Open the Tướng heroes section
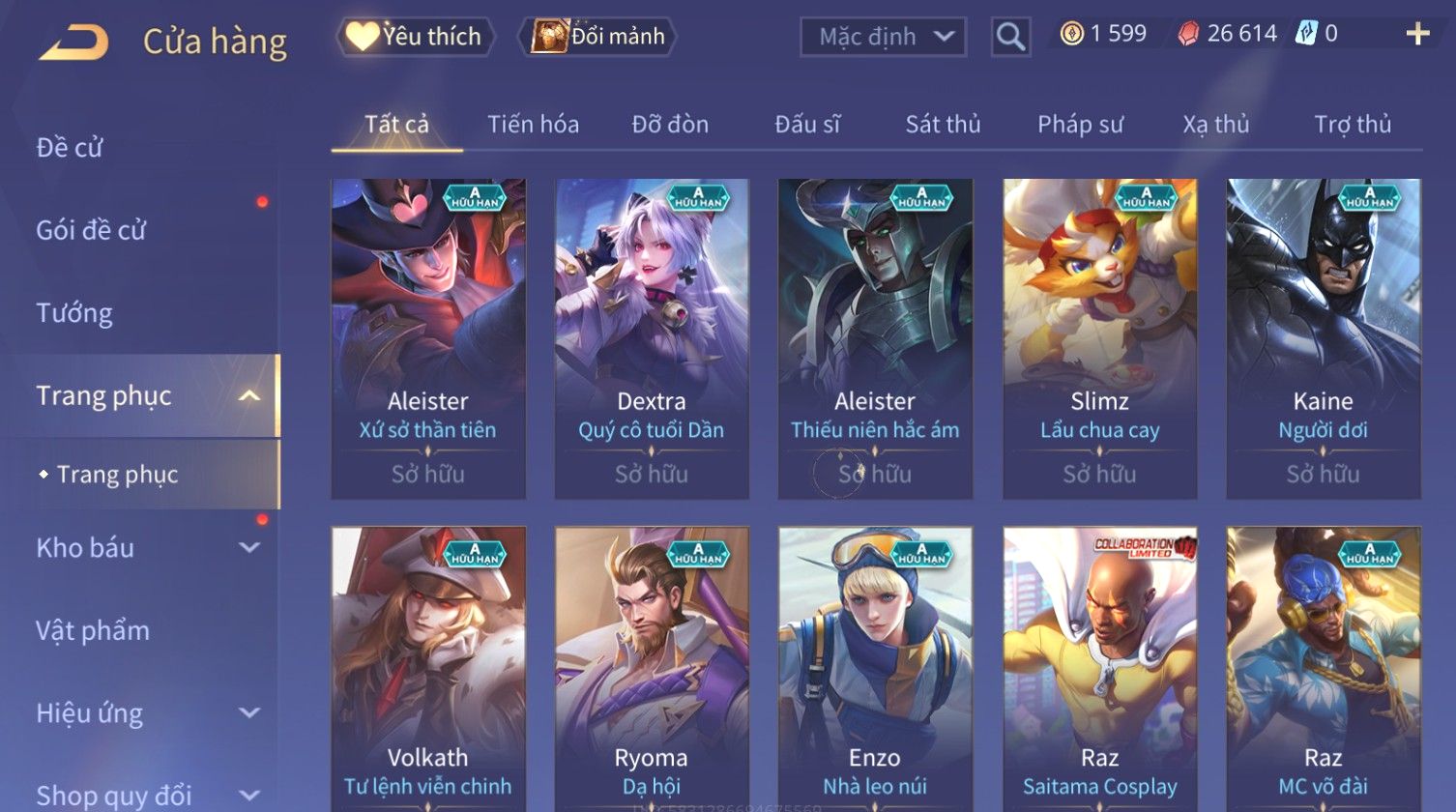1456x812 pixels. [74, 313]
